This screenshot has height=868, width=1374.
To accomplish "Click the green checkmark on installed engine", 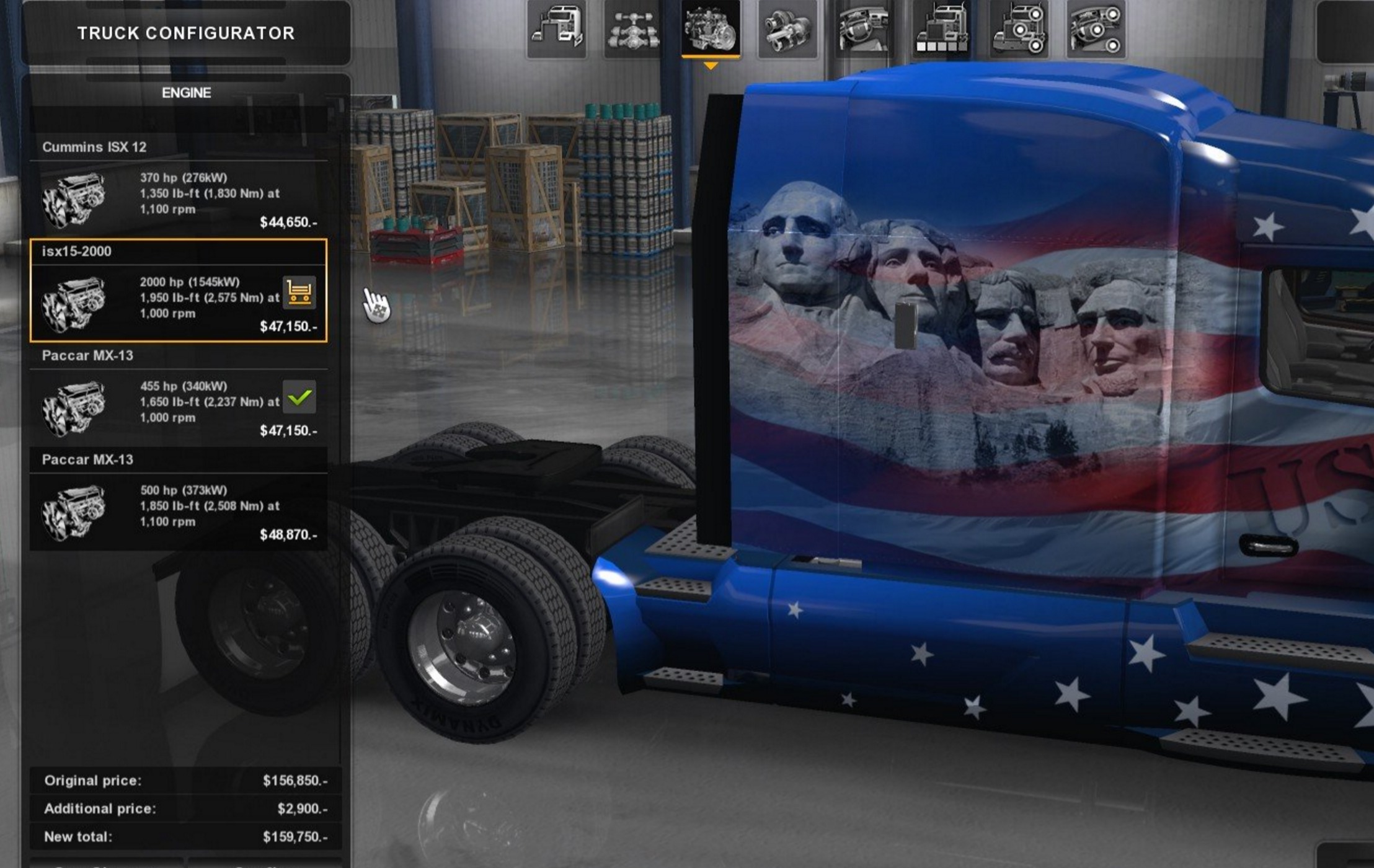I will click(299, 397).
